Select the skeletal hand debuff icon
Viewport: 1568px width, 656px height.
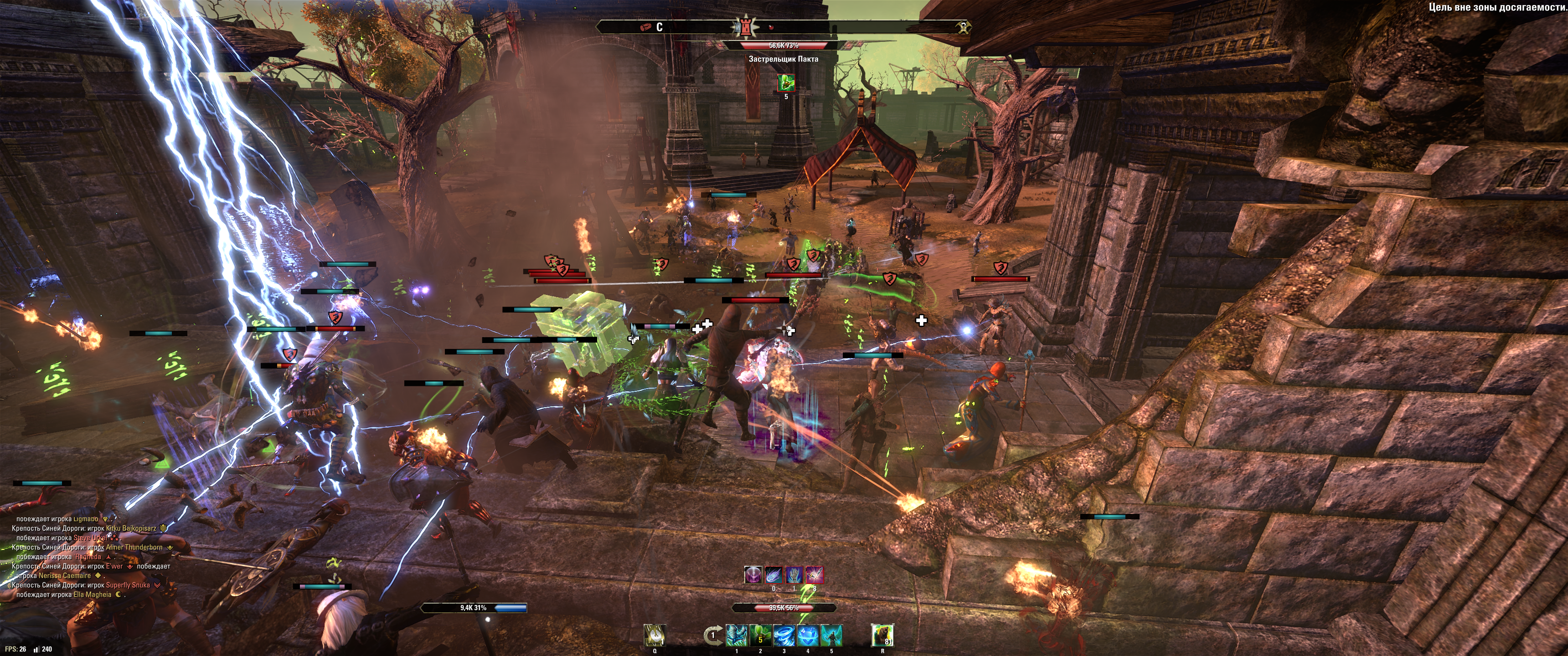tap(794, 574)
